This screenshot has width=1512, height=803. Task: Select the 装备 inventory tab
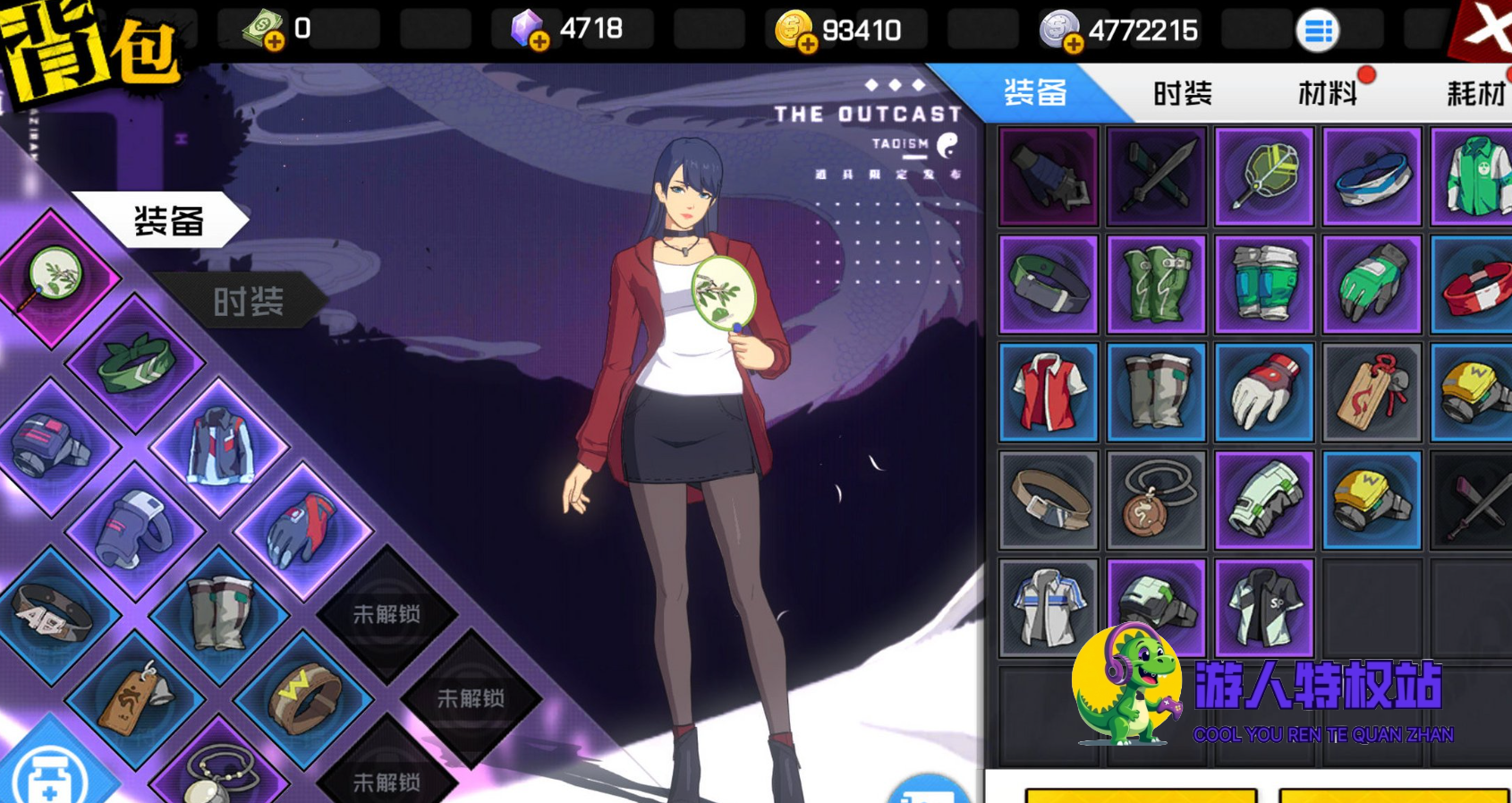click(x=1036, y=93)
